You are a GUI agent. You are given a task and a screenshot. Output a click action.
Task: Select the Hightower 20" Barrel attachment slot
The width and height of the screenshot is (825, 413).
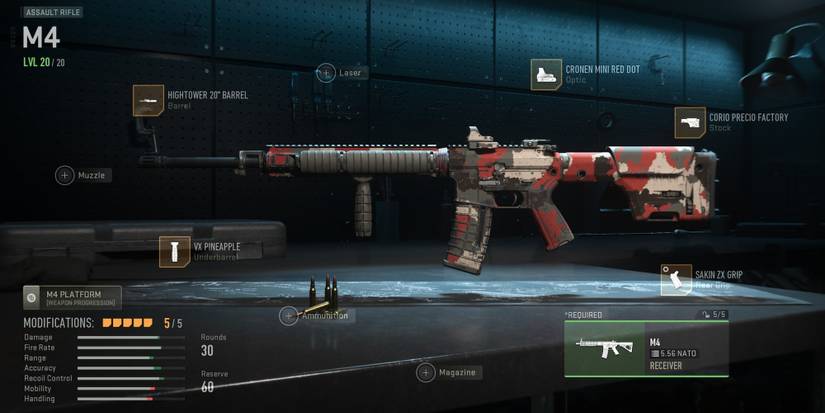click(x=149, y=100)
